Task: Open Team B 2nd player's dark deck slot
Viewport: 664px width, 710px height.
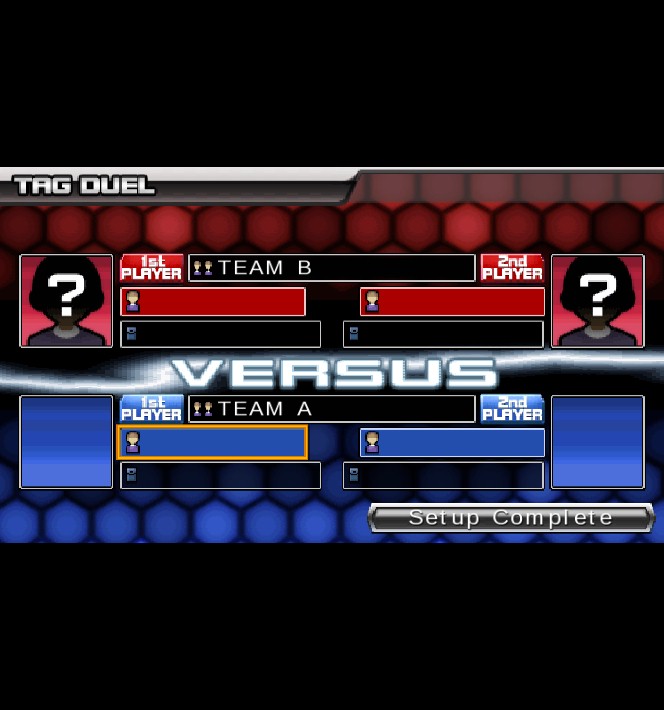Action: 443,334
